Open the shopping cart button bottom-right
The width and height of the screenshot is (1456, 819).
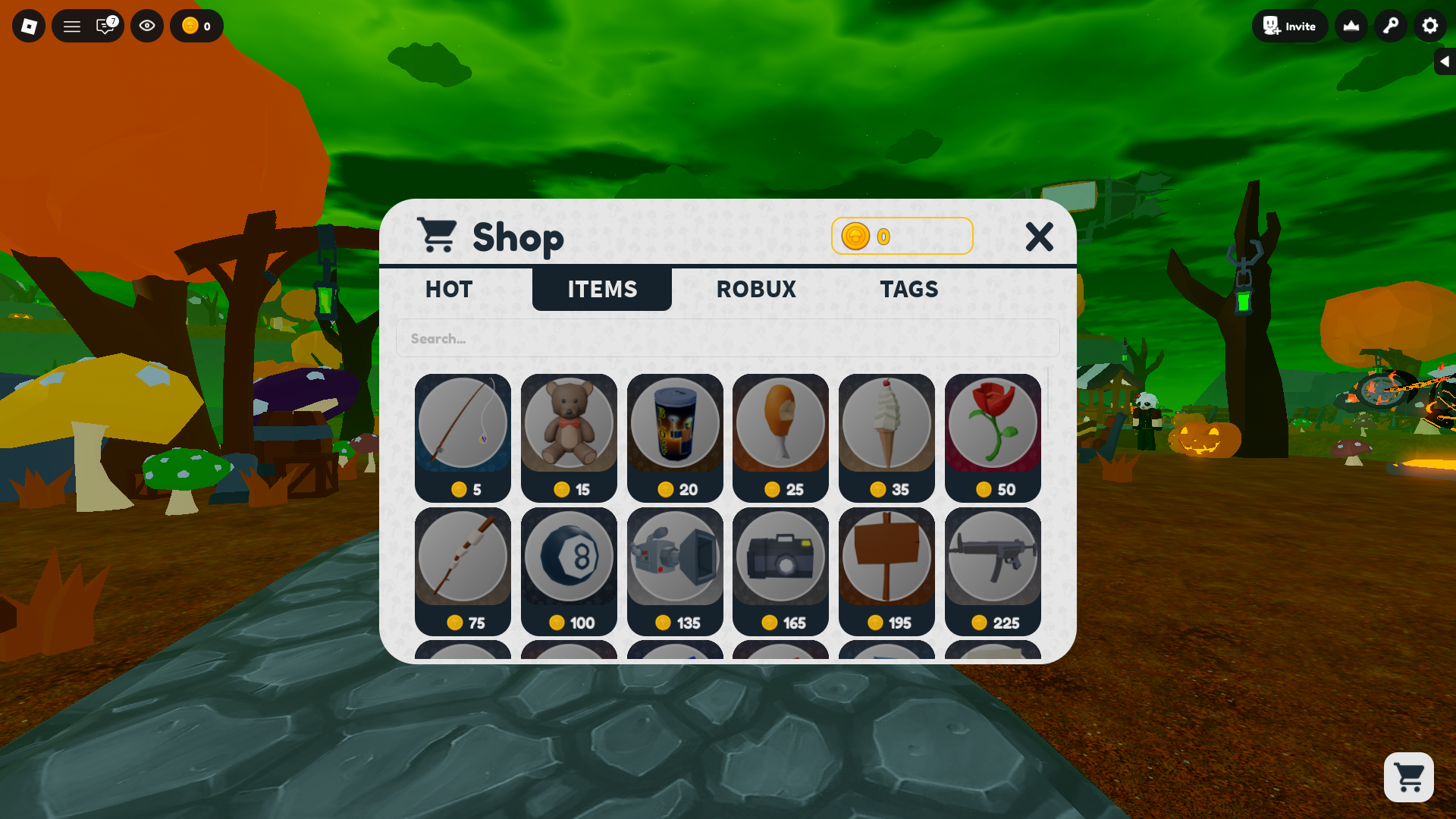point(1409,777)
